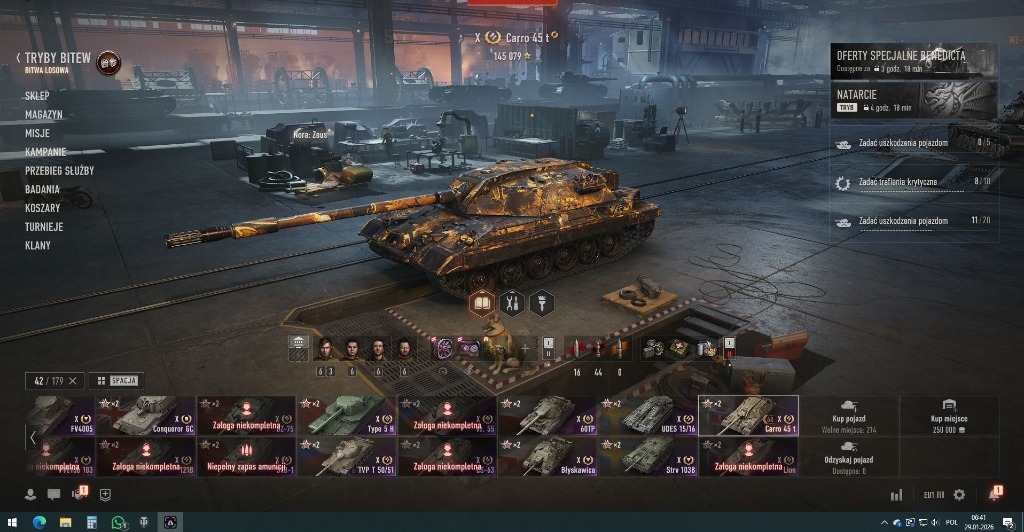
Task: Select the TVP T 50/51 tank
Action: pos(346,456)
